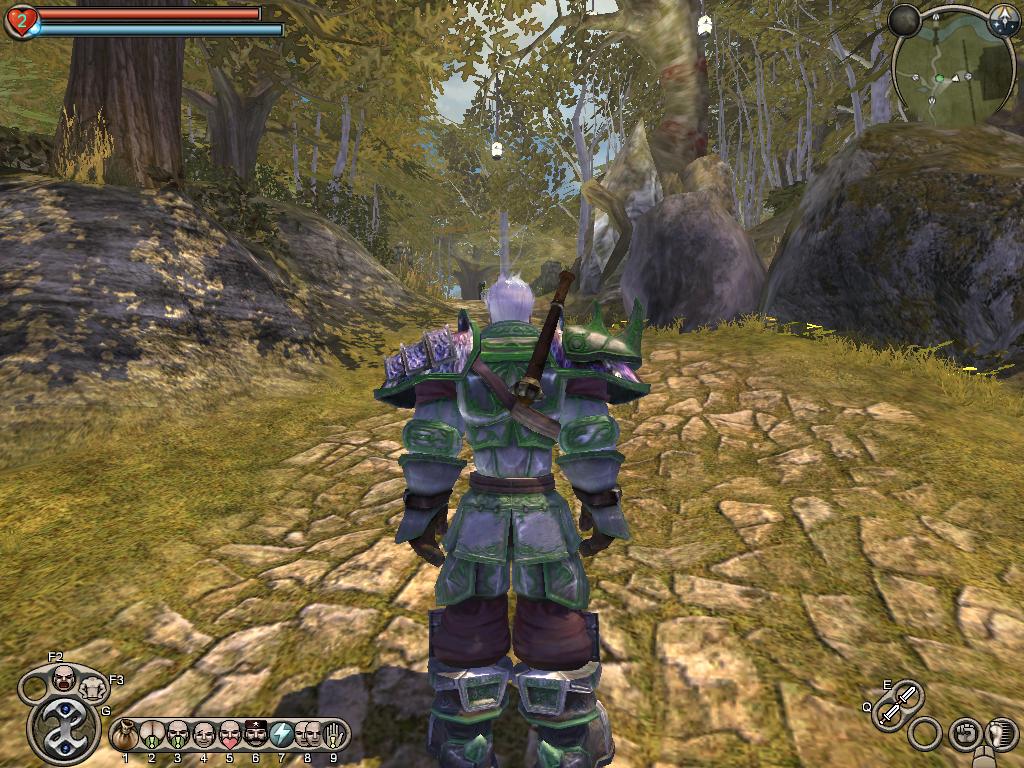Use the heart flirt expression in slot 5
1024x768 pixels.
229,735
